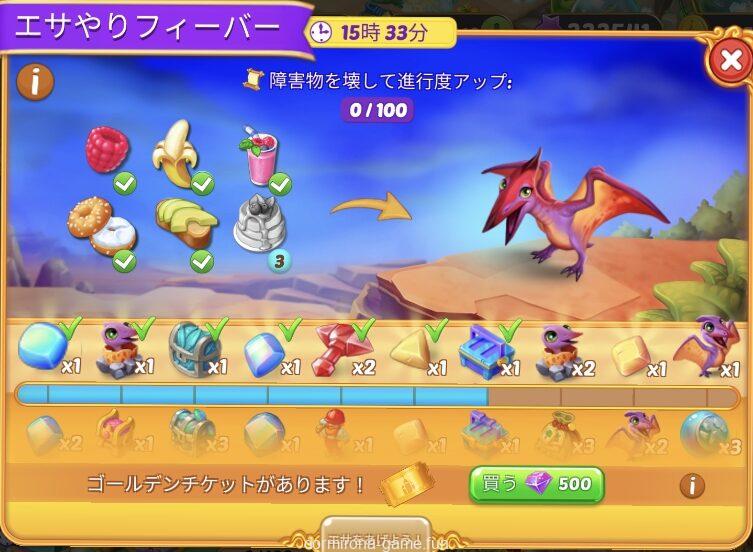Tap the red hammer x2 reward
This screenshot has width=753, height=552.
coord(341,347)
